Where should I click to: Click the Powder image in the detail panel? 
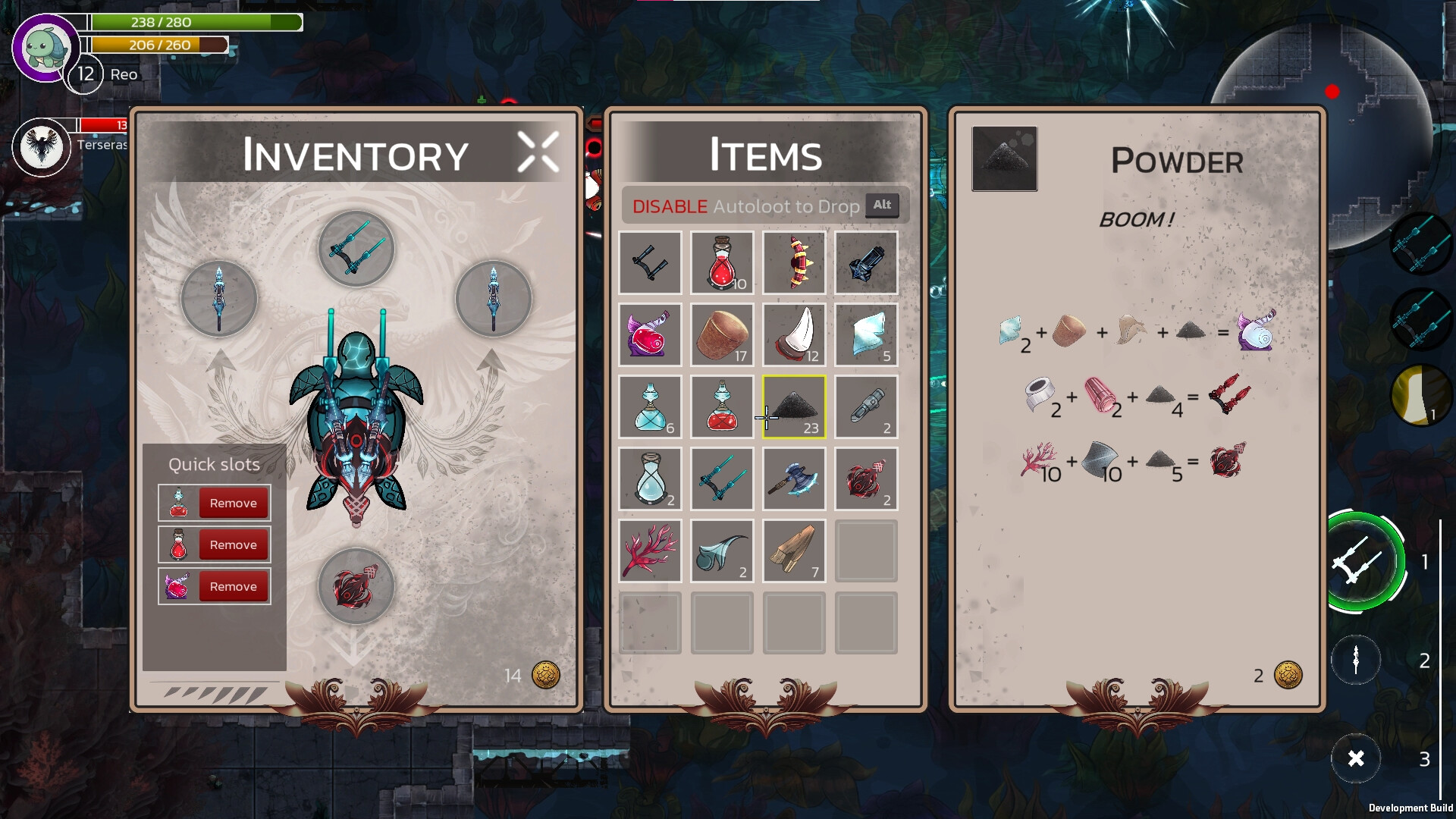pos(1004,158)
